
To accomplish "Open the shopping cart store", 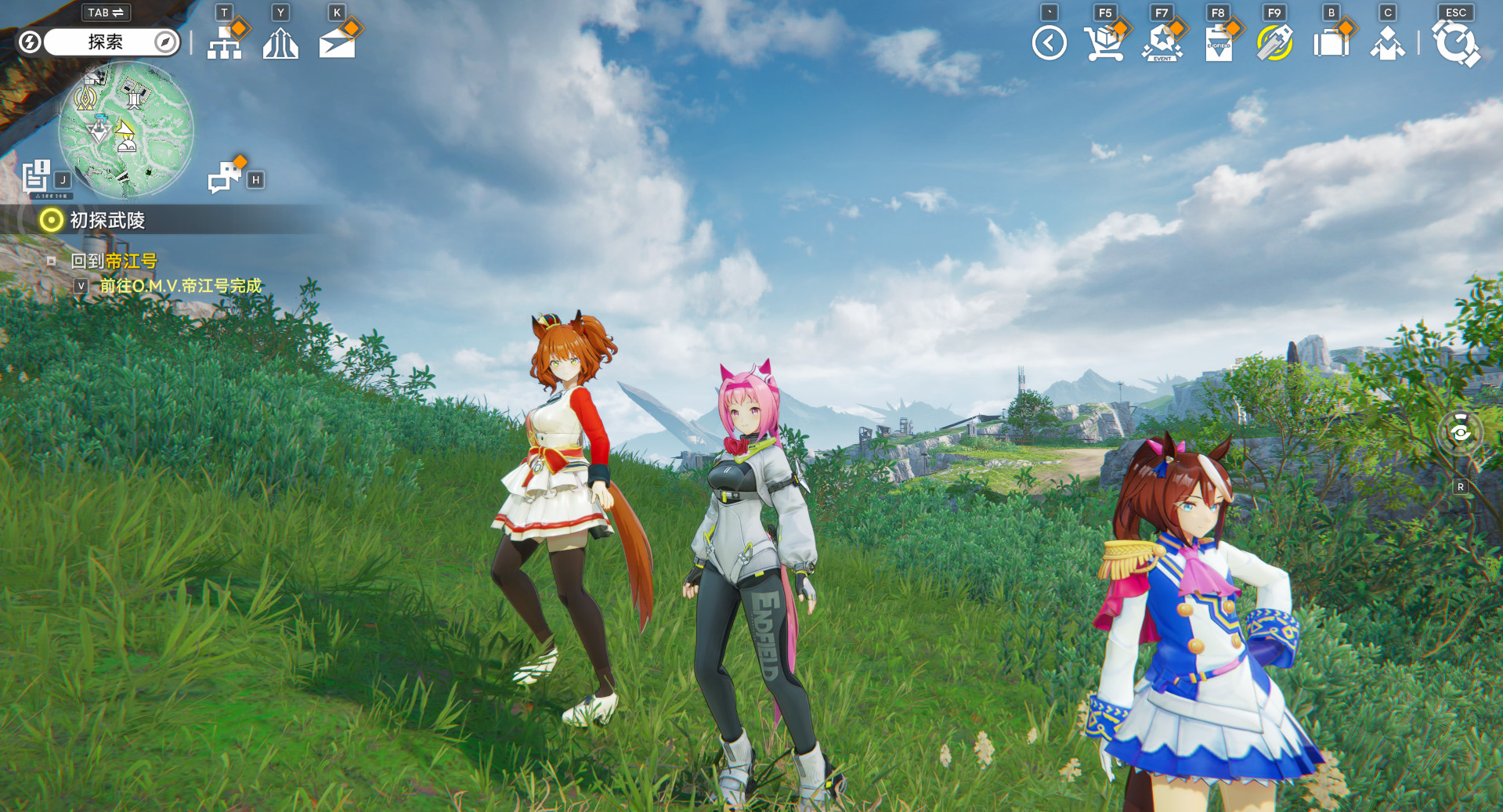I will 1104,43.
